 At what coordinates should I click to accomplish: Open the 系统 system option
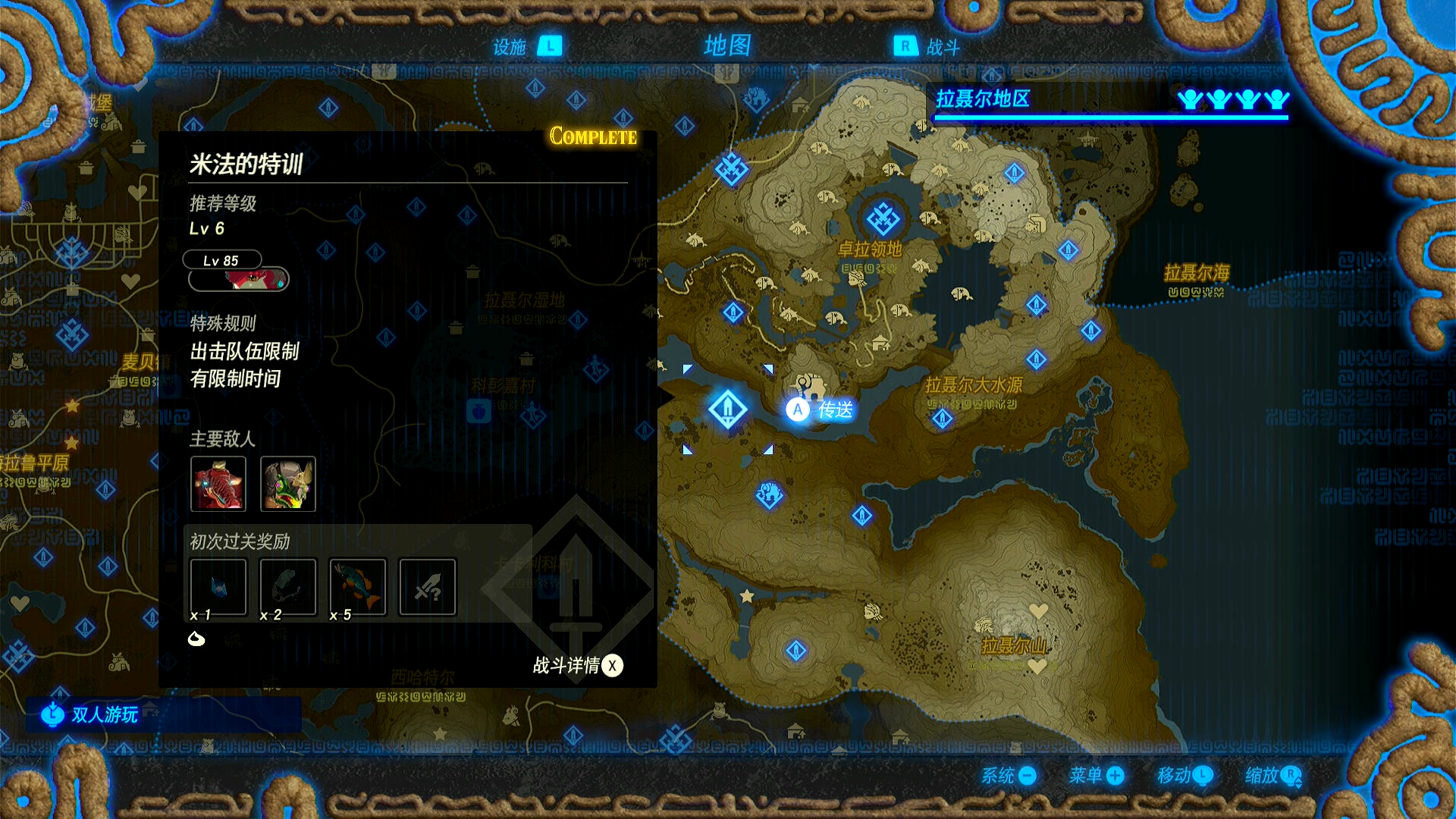(x=1009, y=776)
